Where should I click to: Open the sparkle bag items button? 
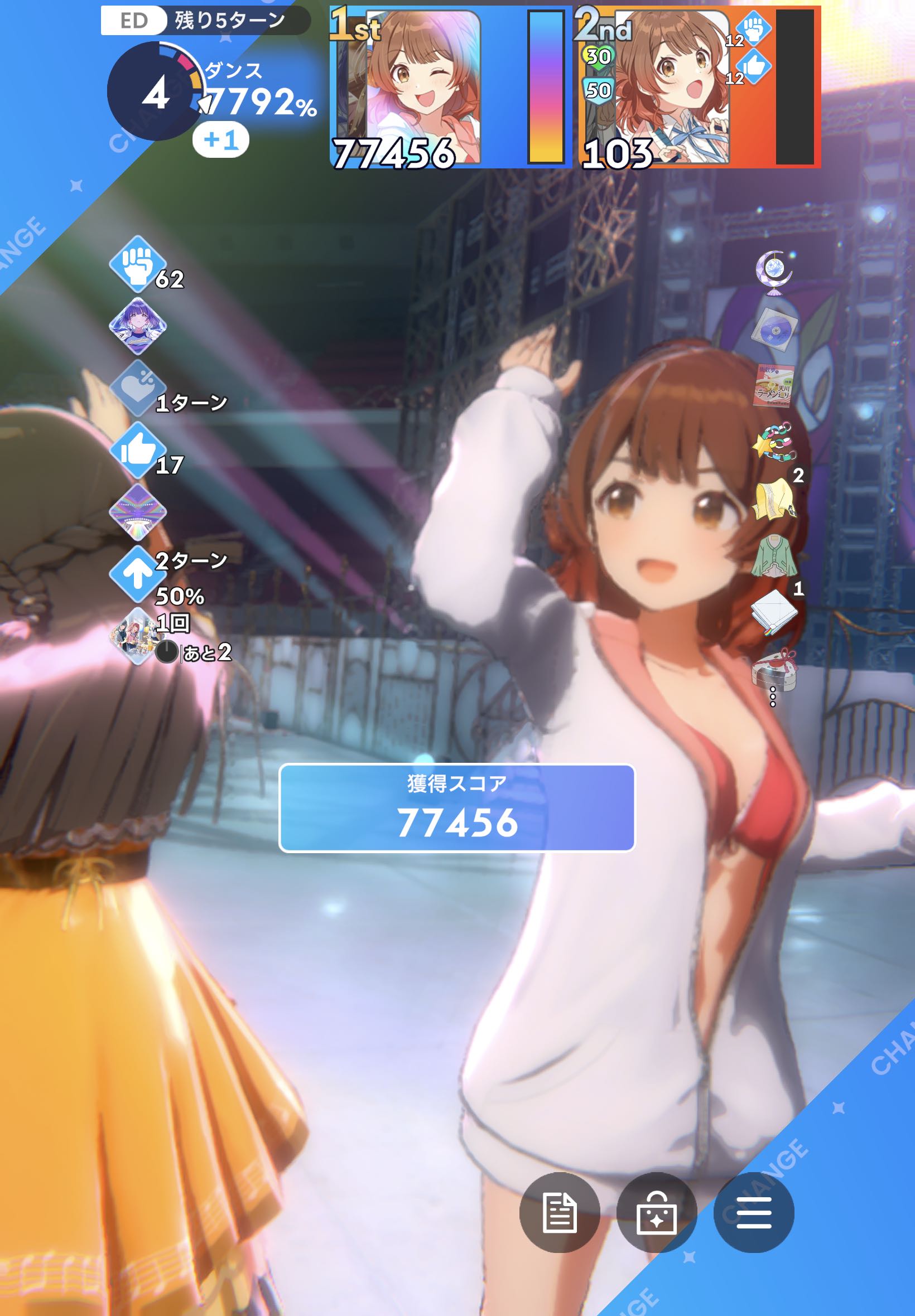point(657,1212)
